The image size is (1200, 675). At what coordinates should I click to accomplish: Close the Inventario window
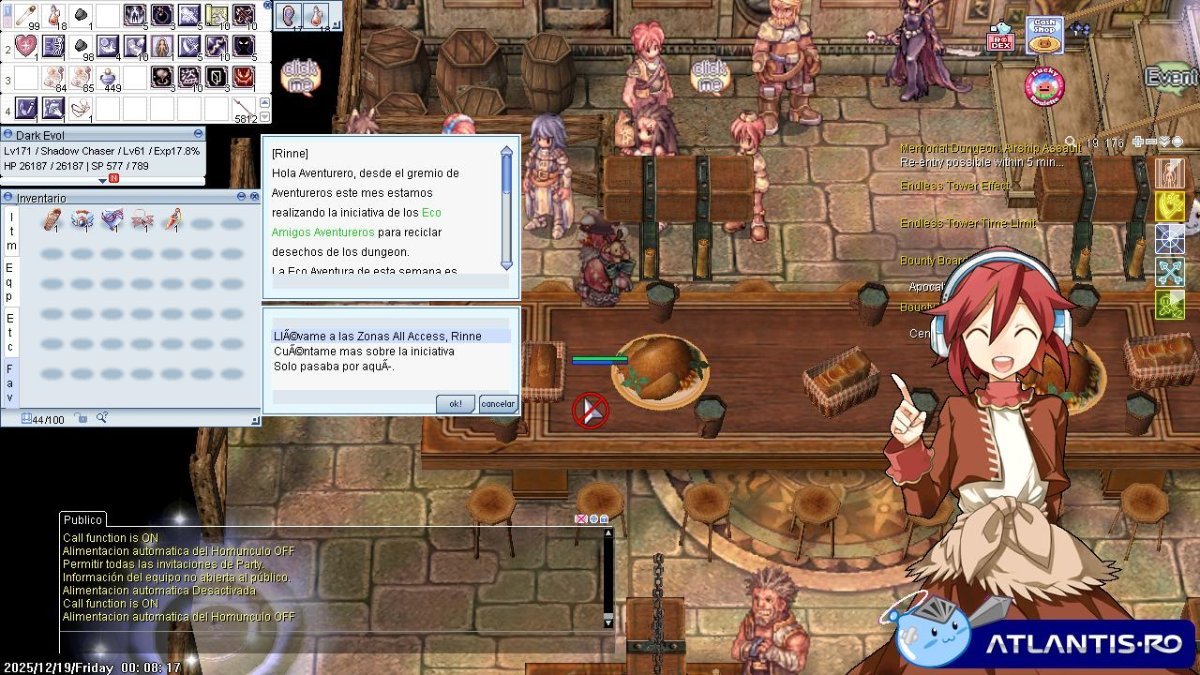(x=253, y=198)
